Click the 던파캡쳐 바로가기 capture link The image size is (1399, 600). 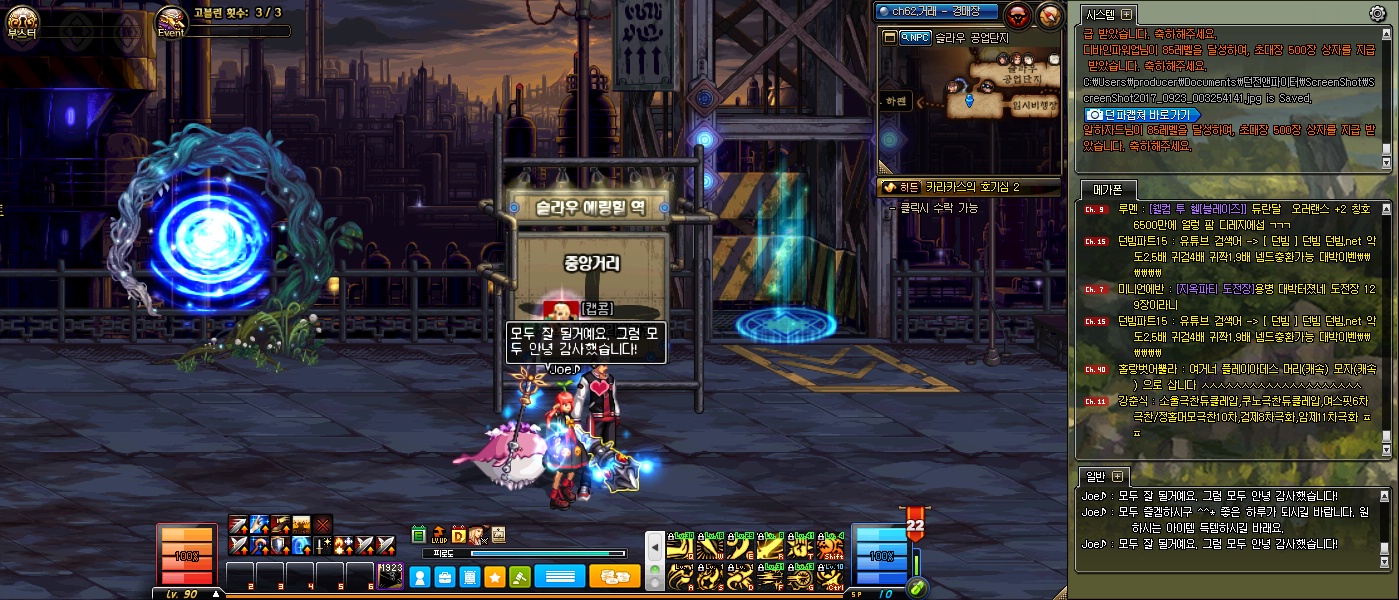pyautogui.click(x=1142, y=115)
